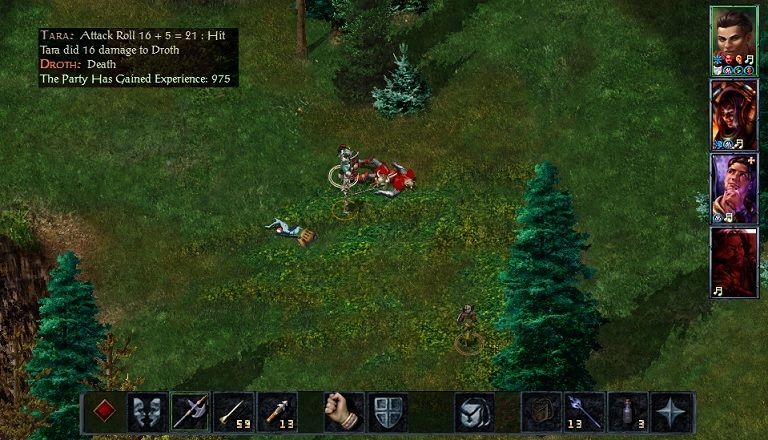
Task: Use the helmet icon in the hotbar
Action: pyautogui.click(x=474, y=412)
